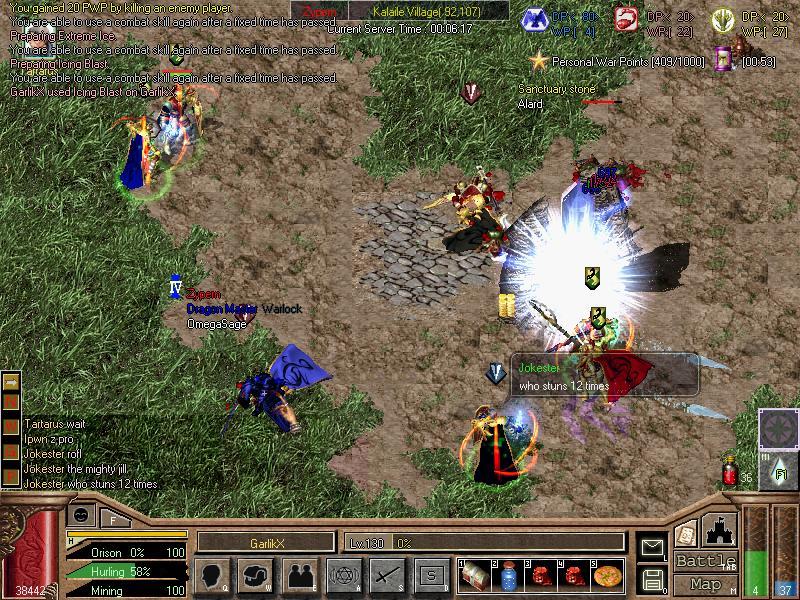The height and width of the screenshot is (600, 800).
Task: Open the scroll icon beside the castle
Action: tap(685, 534)
